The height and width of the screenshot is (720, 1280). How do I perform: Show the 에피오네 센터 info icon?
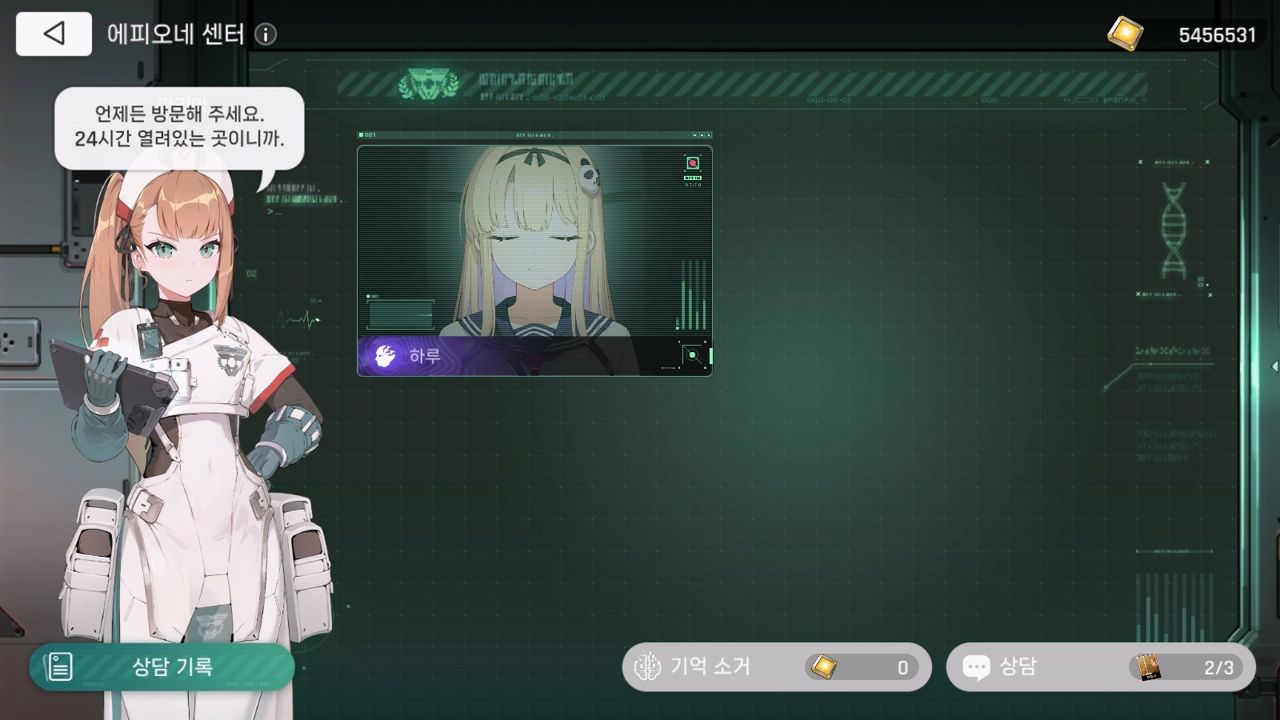[265, 35]
